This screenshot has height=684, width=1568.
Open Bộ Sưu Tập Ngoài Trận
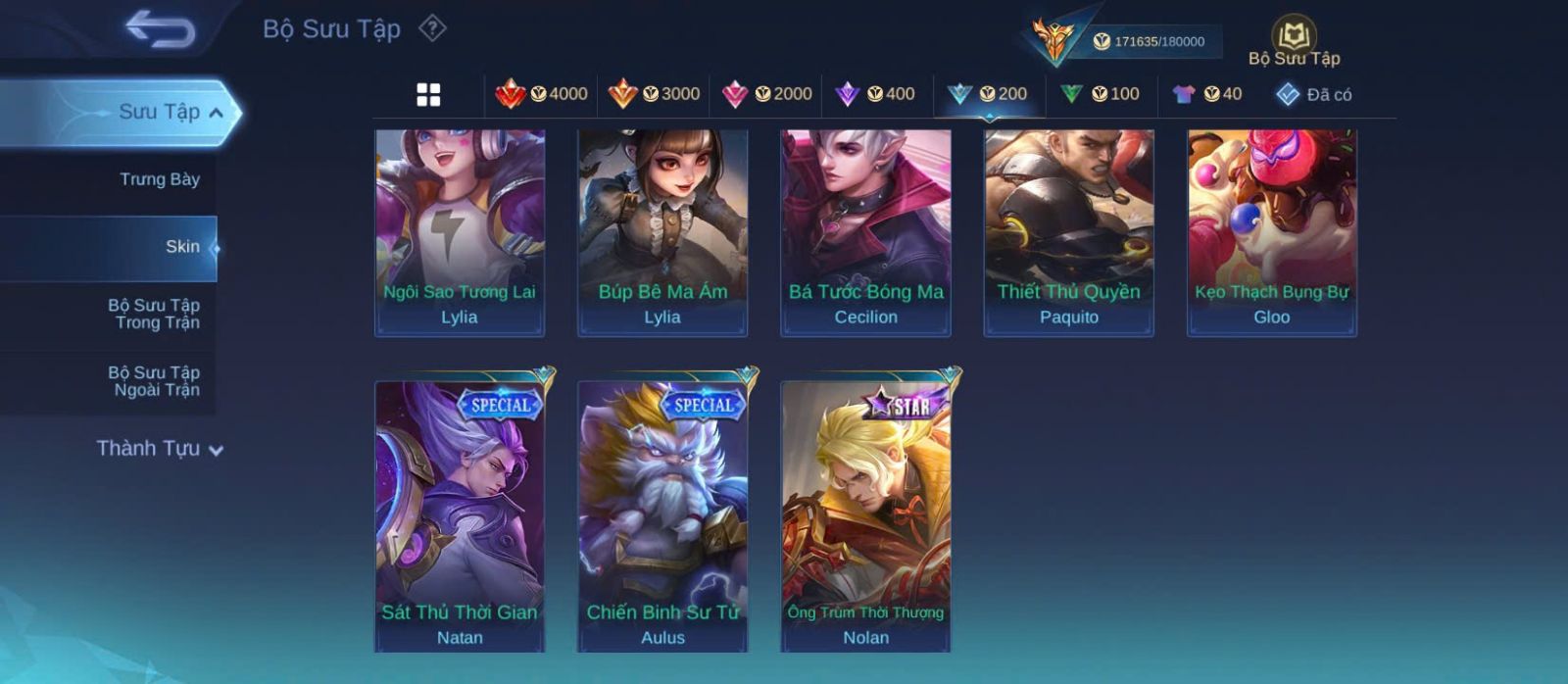(155, 381)
